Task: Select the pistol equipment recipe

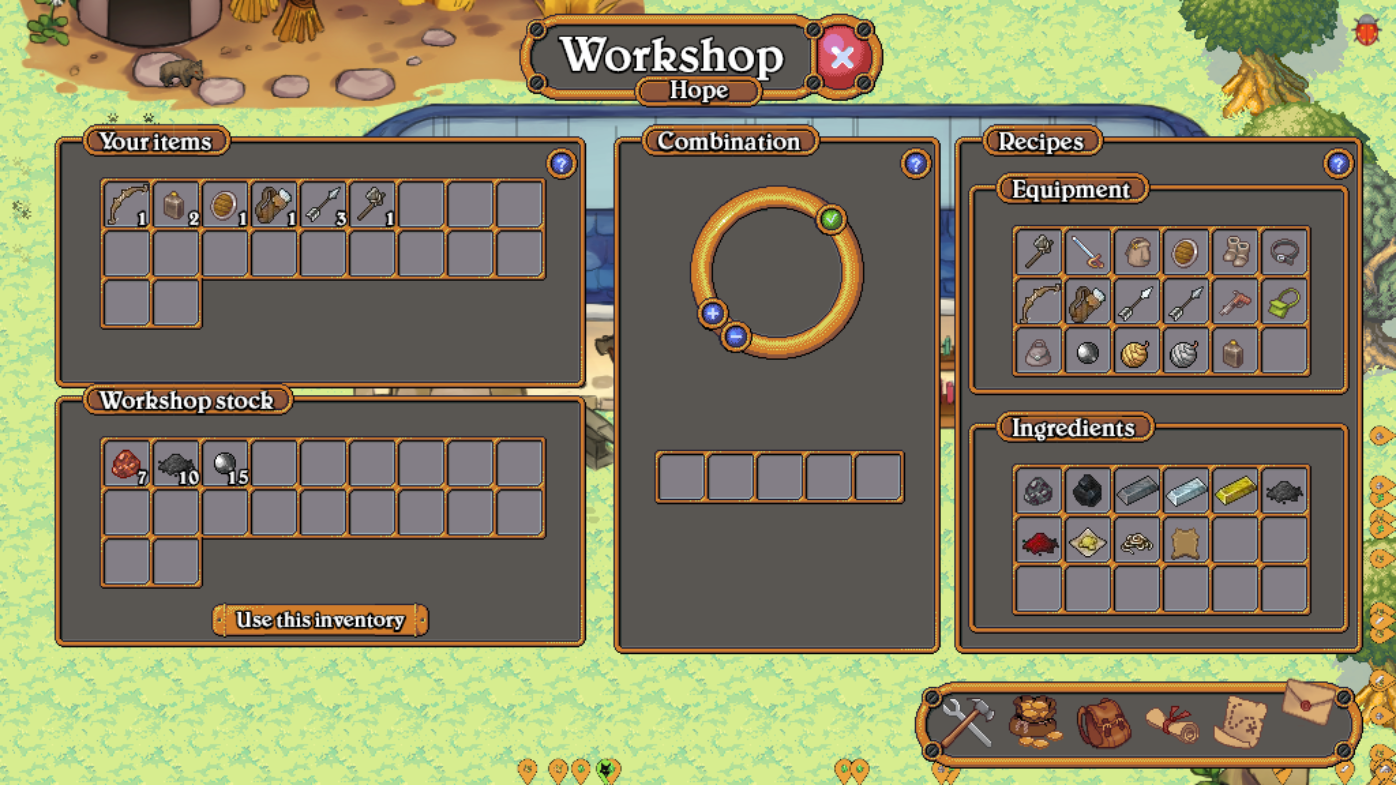Action: tap(1235, 302)
